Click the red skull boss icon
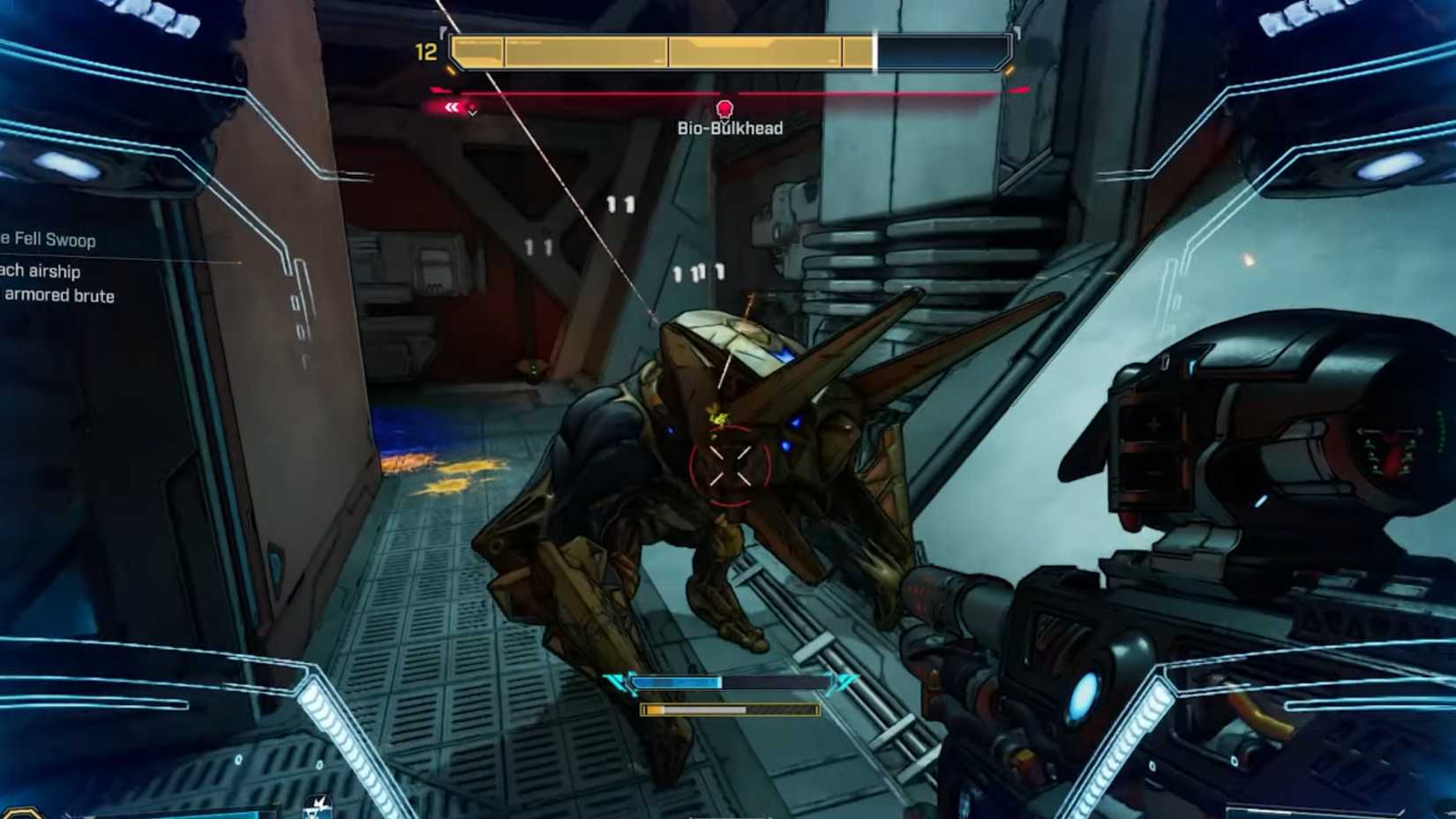 pos(724,109)
